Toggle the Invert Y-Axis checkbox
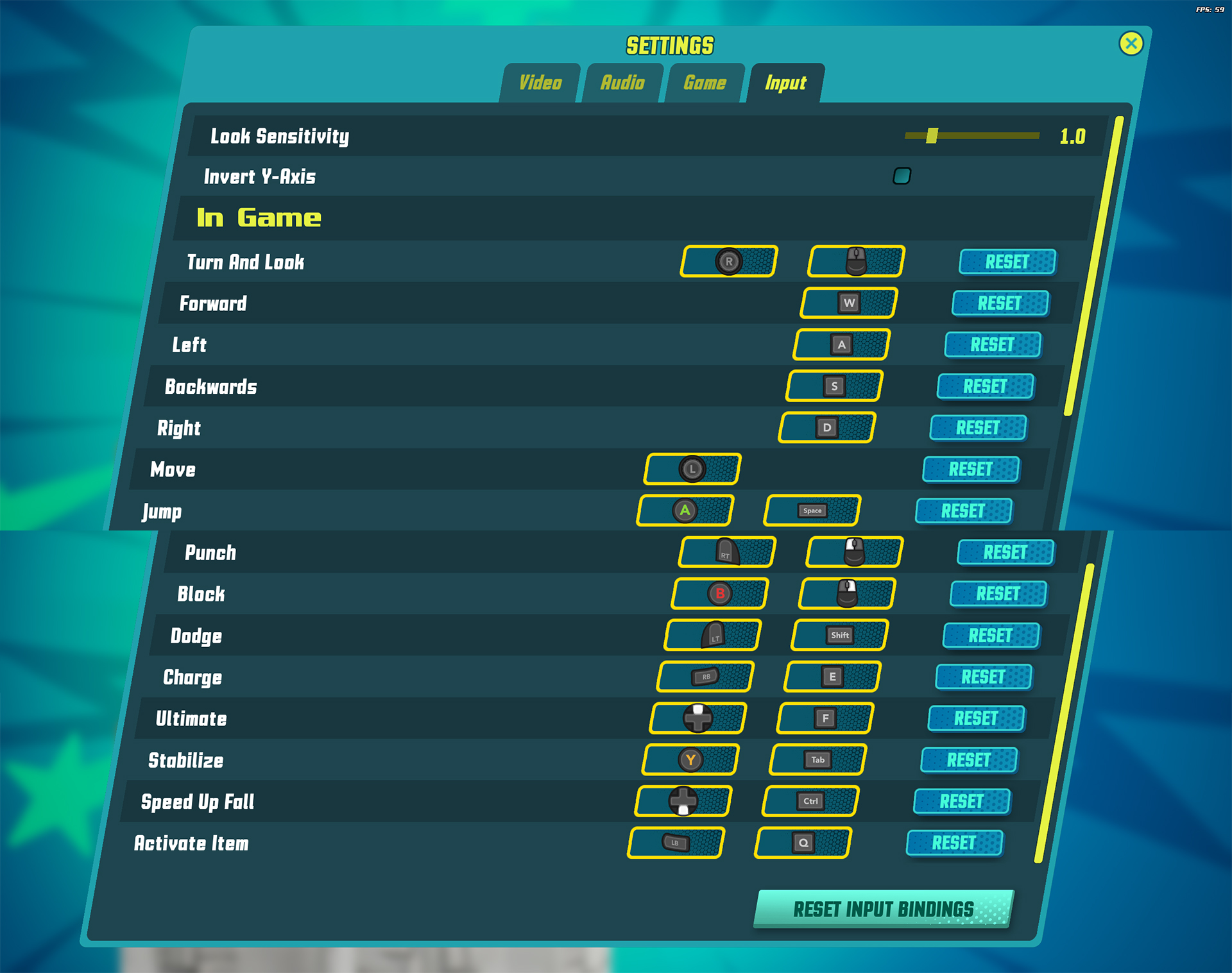This screenshot has width=1232, height=973. (902, 176)
